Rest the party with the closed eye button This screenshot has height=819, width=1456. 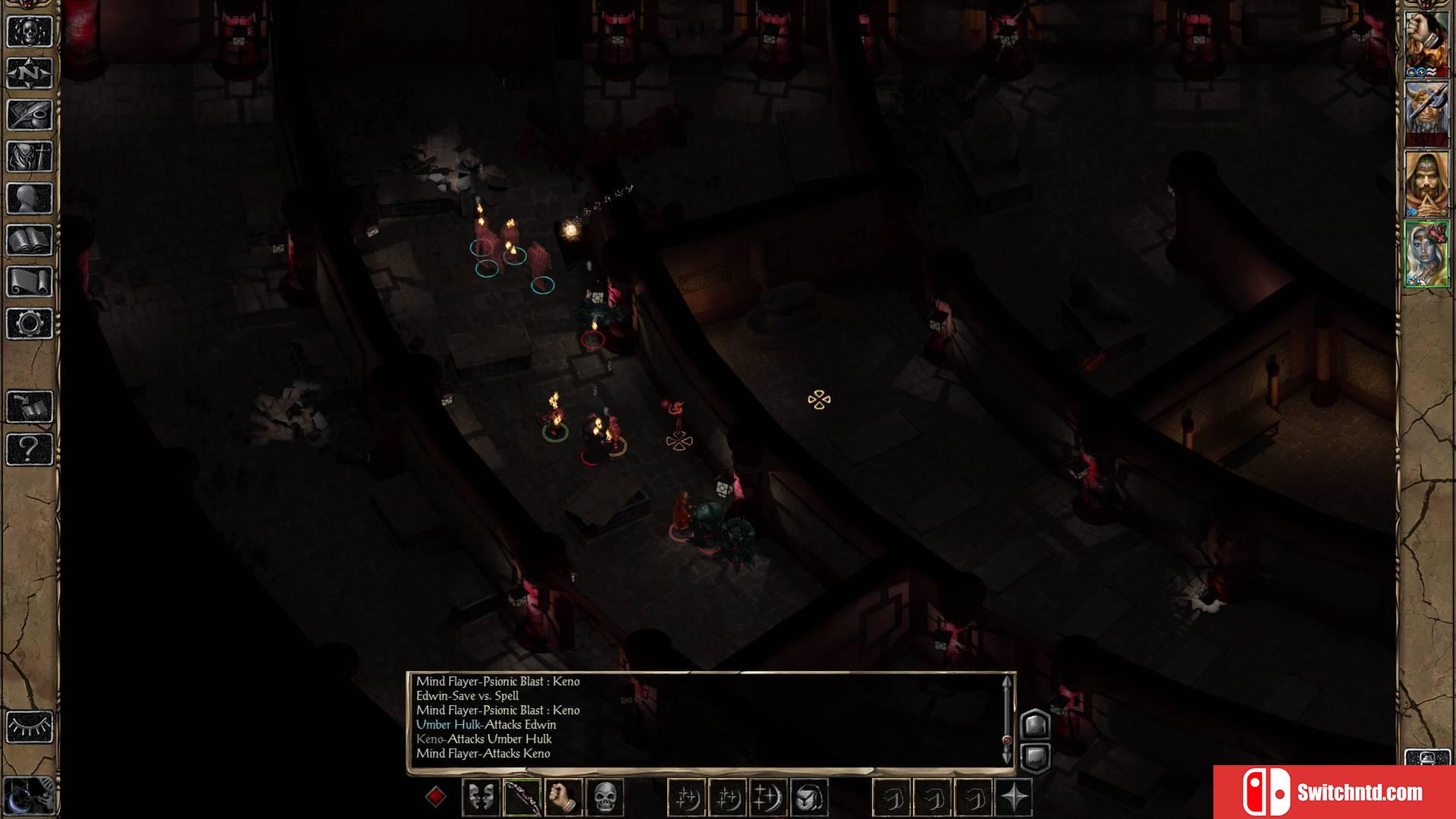click(x=30, y=727)
